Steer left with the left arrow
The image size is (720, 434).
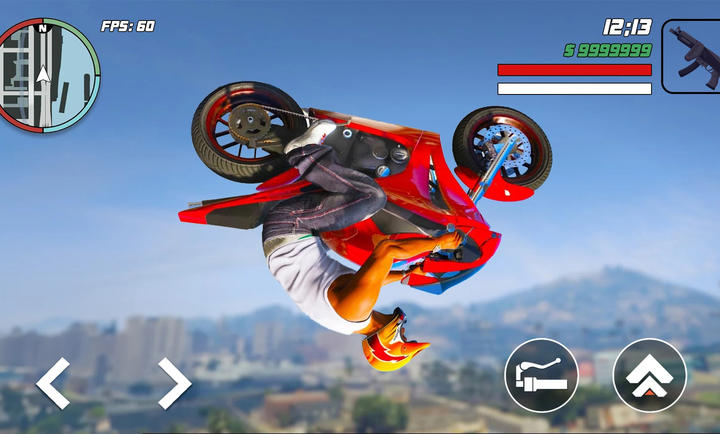tap(53, 383)
